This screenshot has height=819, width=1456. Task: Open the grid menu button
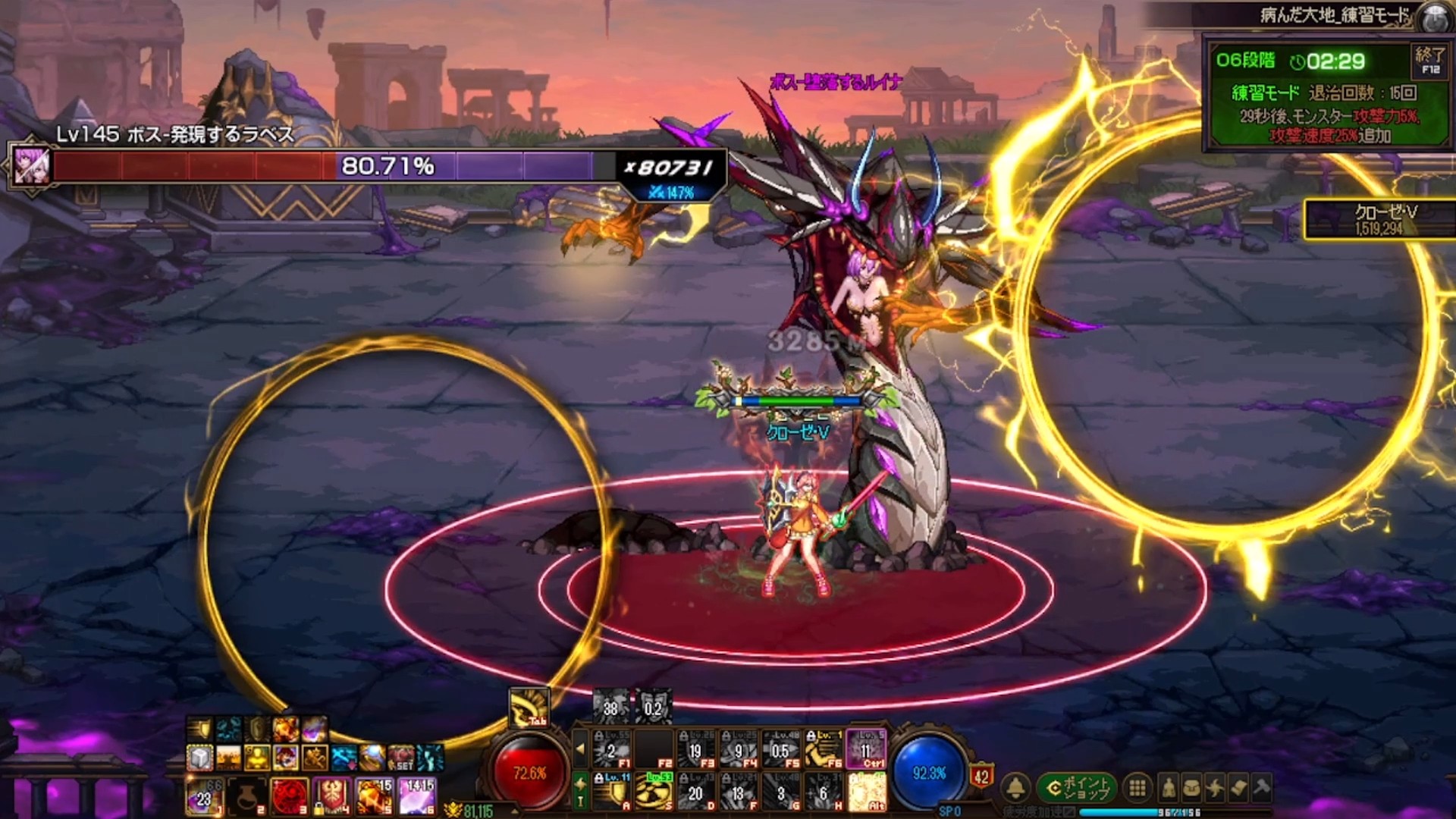(x=1137, y=789)
